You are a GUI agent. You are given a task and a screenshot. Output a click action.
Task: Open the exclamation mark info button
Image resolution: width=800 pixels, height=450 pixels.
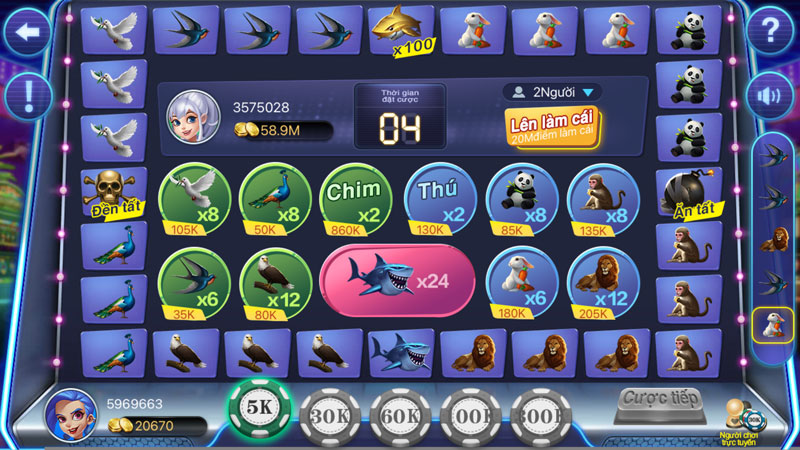(x=28, y=96)
